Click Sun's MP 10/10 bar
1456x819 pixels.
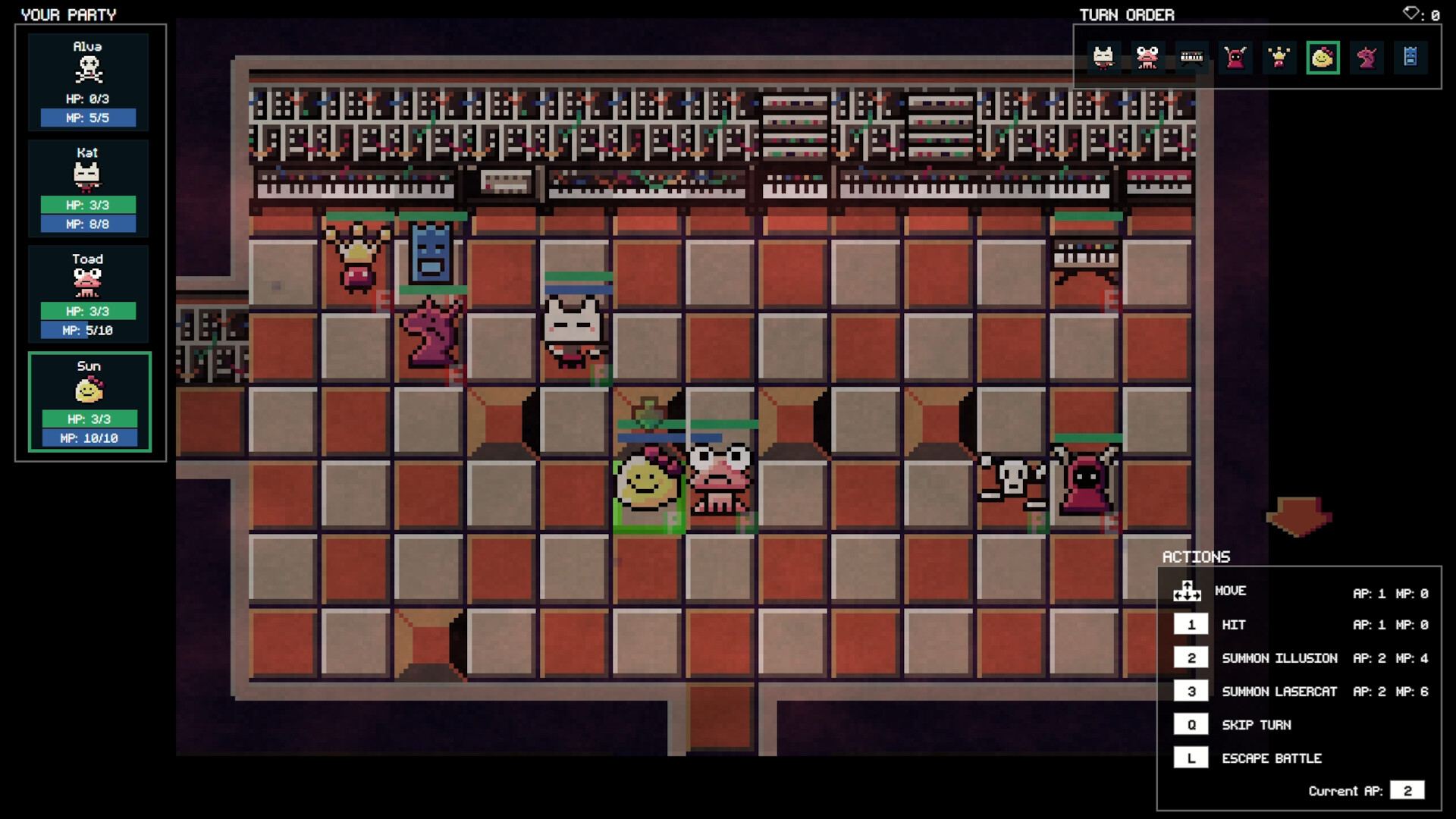coord(89,438)
